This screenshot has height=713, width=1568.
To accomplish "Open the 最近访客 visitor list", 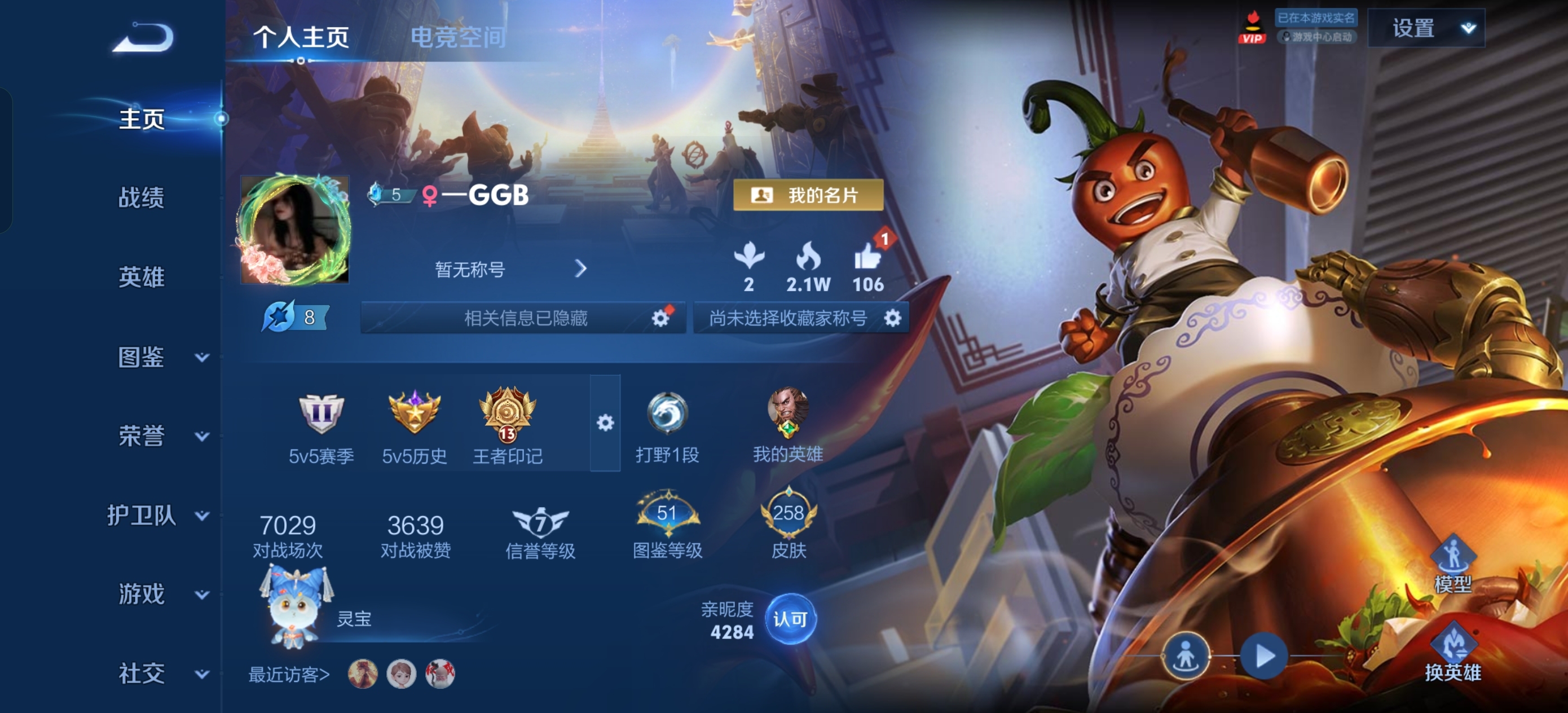I will tap(289, 675).
